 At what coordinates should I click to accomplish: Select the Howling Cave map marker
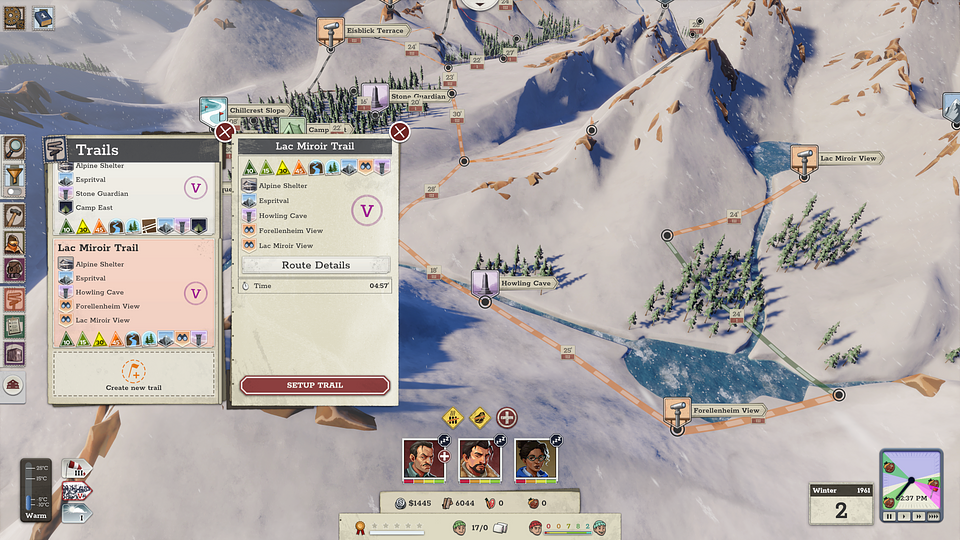tap(485, 282)
